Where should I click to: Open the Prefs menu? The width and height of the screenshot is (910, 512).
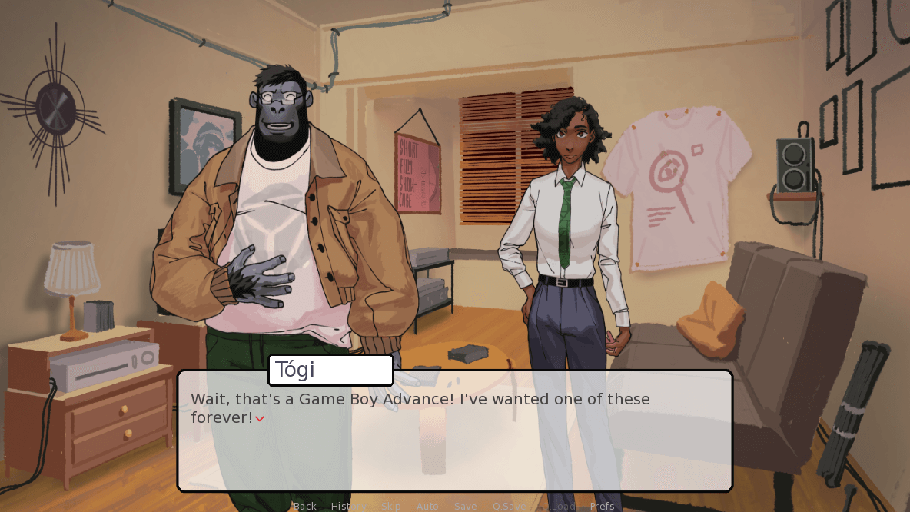point(602,506)
